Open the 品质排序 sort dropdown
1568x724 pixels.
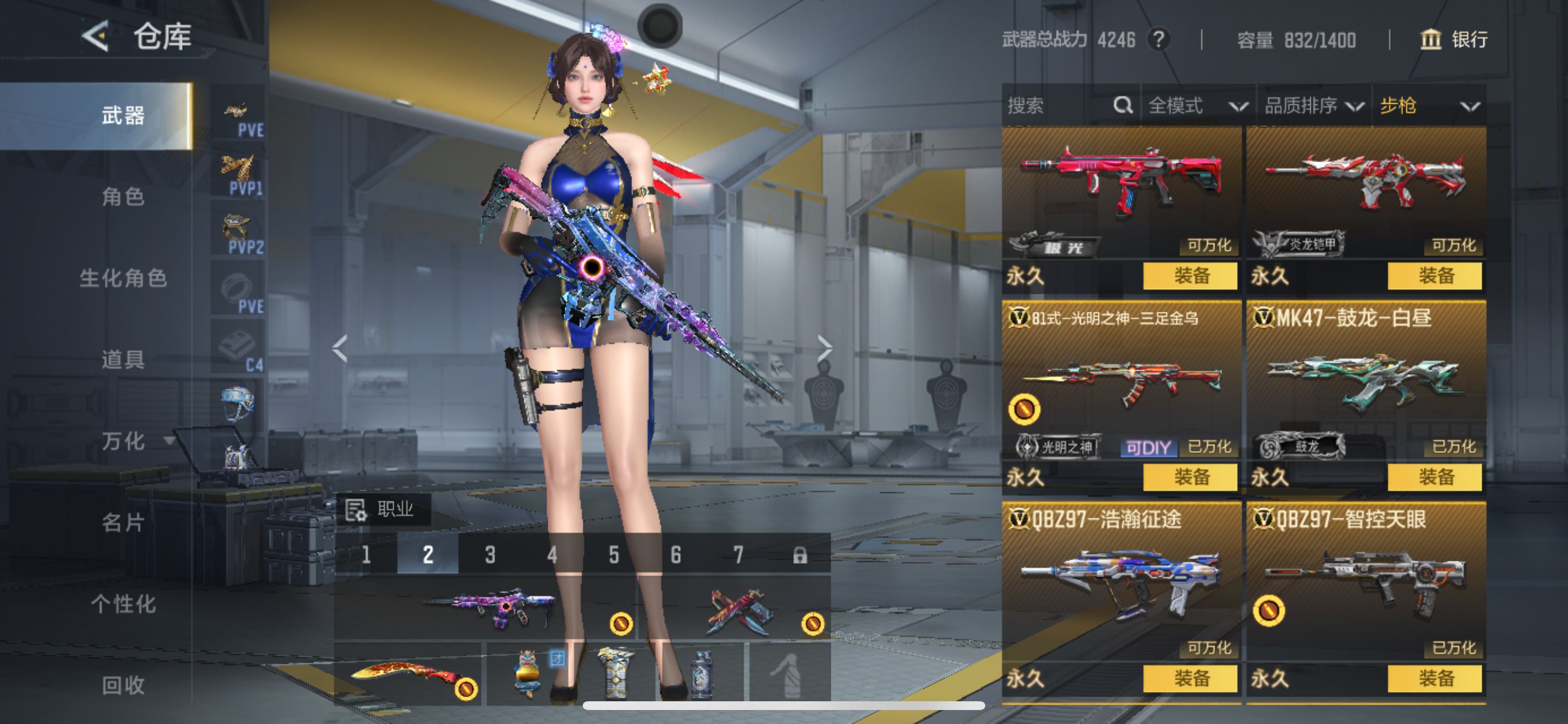tap(1313, 106)
